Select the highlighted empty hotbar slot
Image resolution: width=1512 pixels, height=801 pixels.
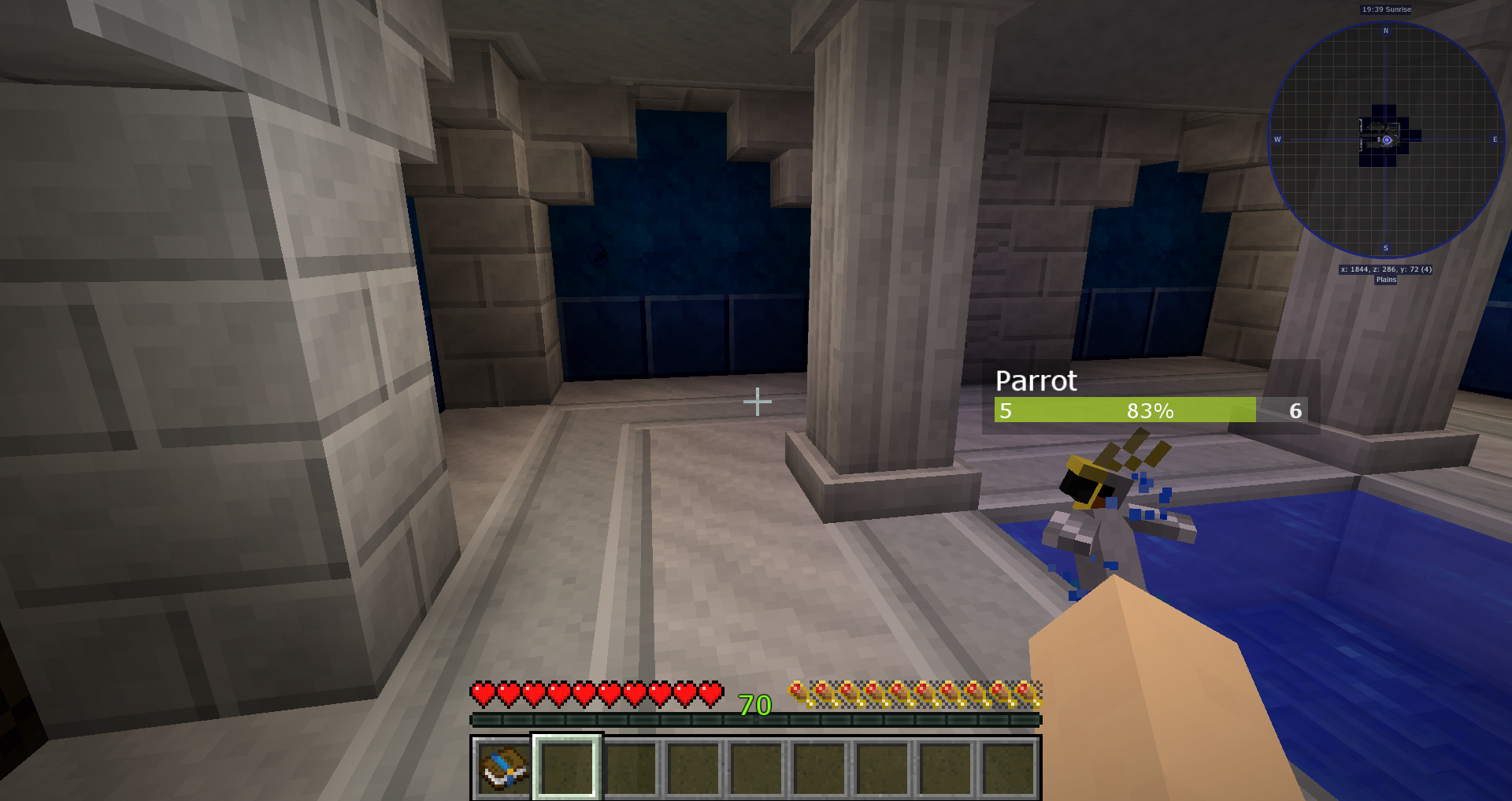click(567, 768)
